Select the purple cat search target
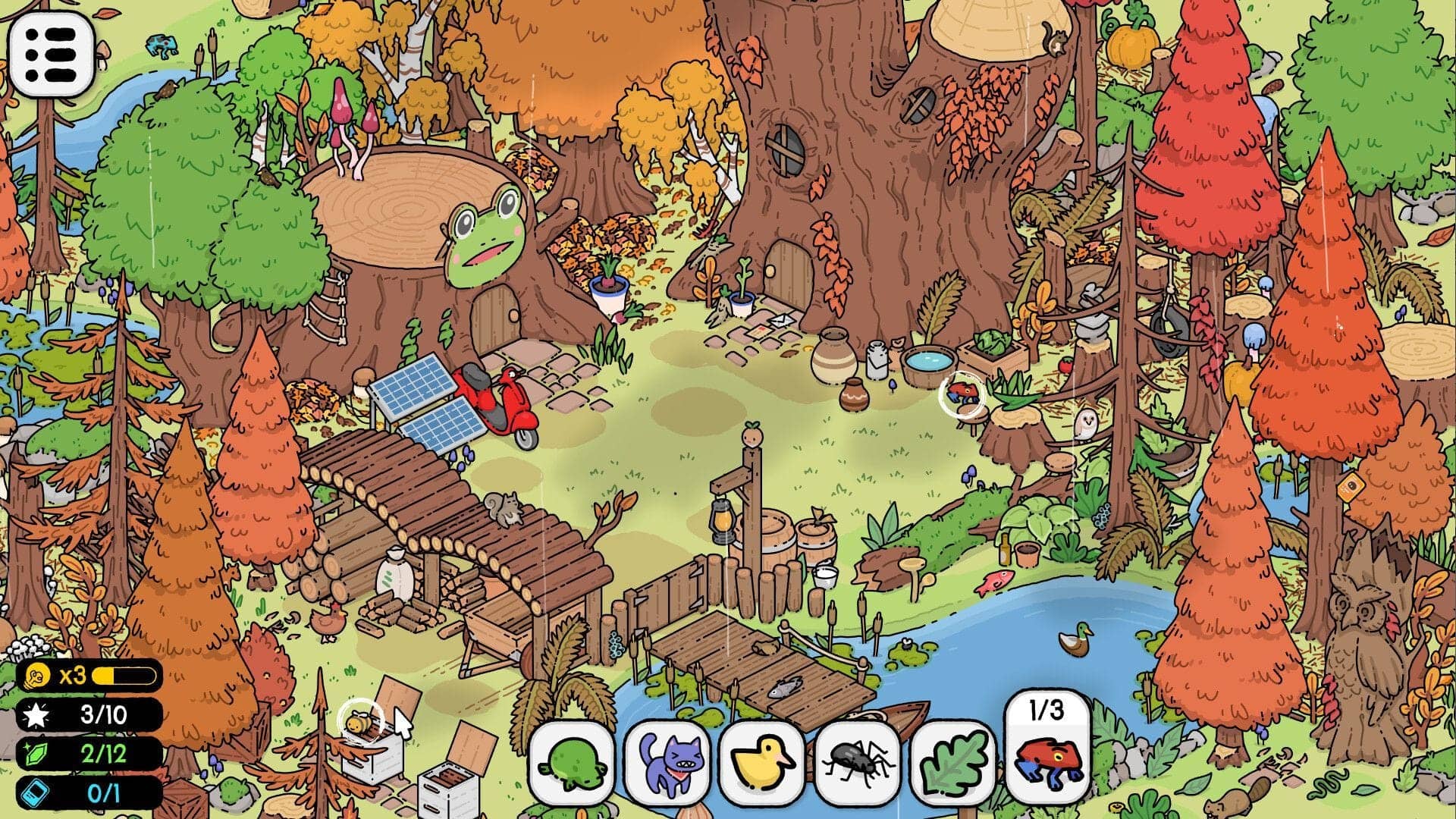 pos(669,766)
